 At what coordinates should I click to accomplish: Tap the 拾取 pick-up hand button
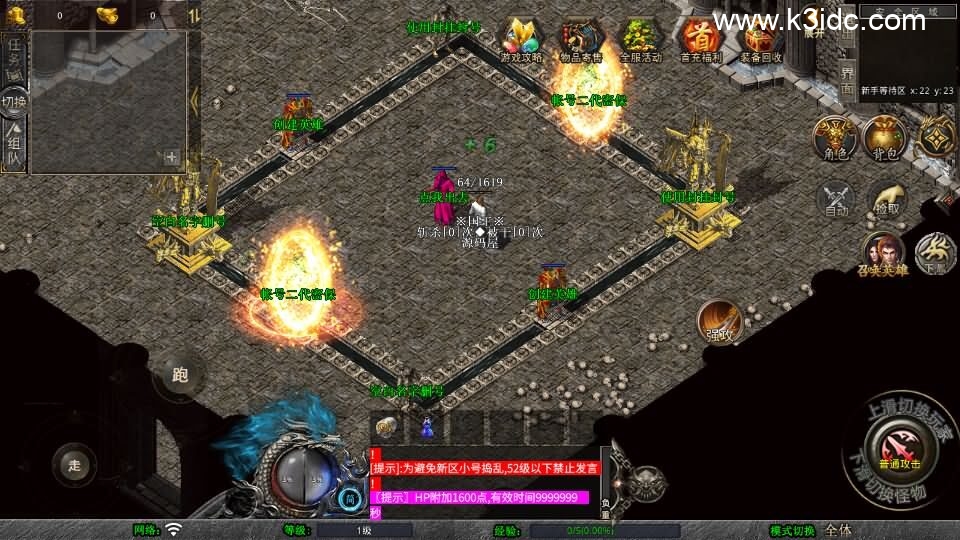[x=887, y=199]
